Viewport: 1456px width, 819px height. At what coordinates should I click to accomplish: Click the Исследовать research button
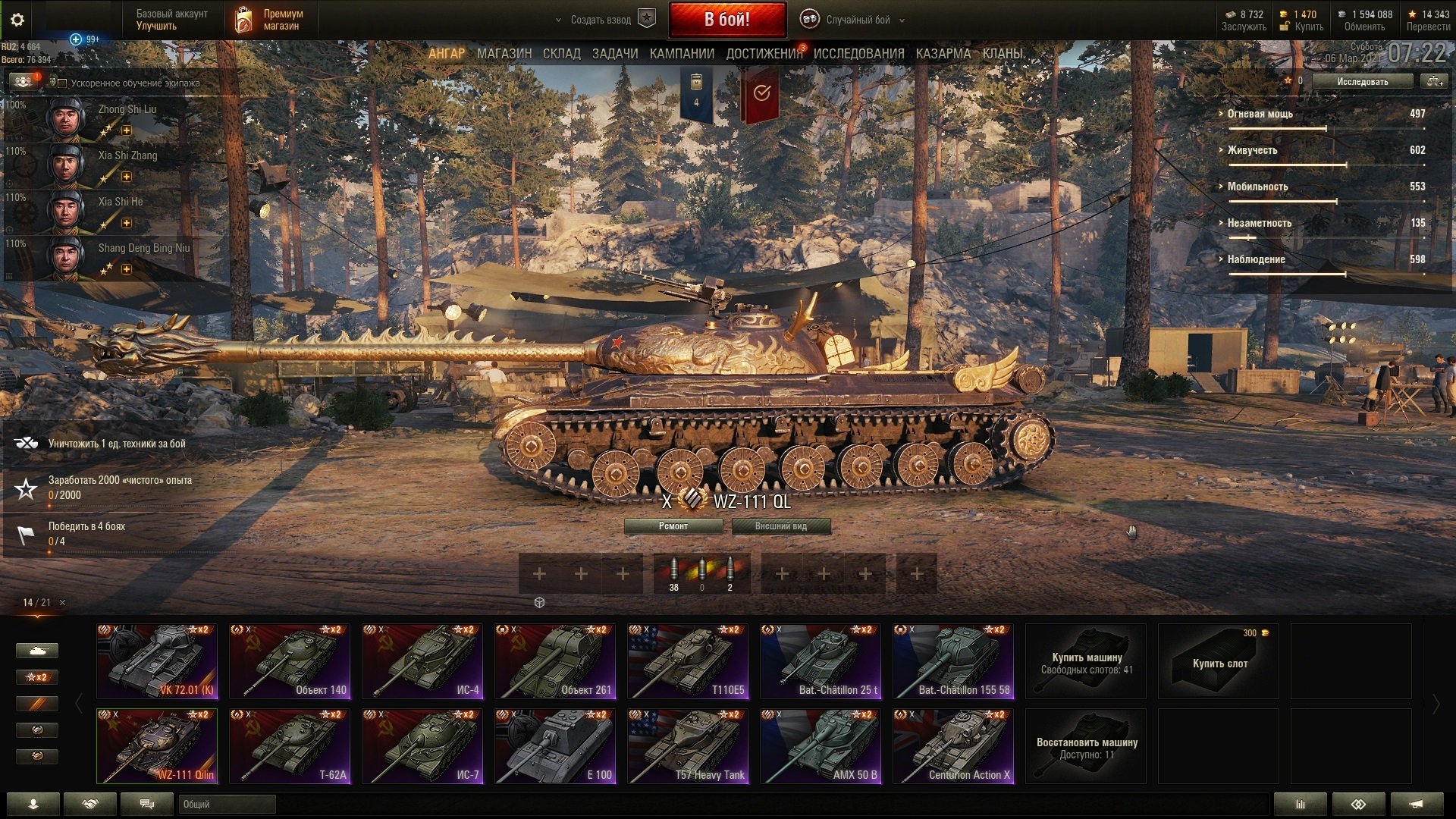coord(1362,81)
